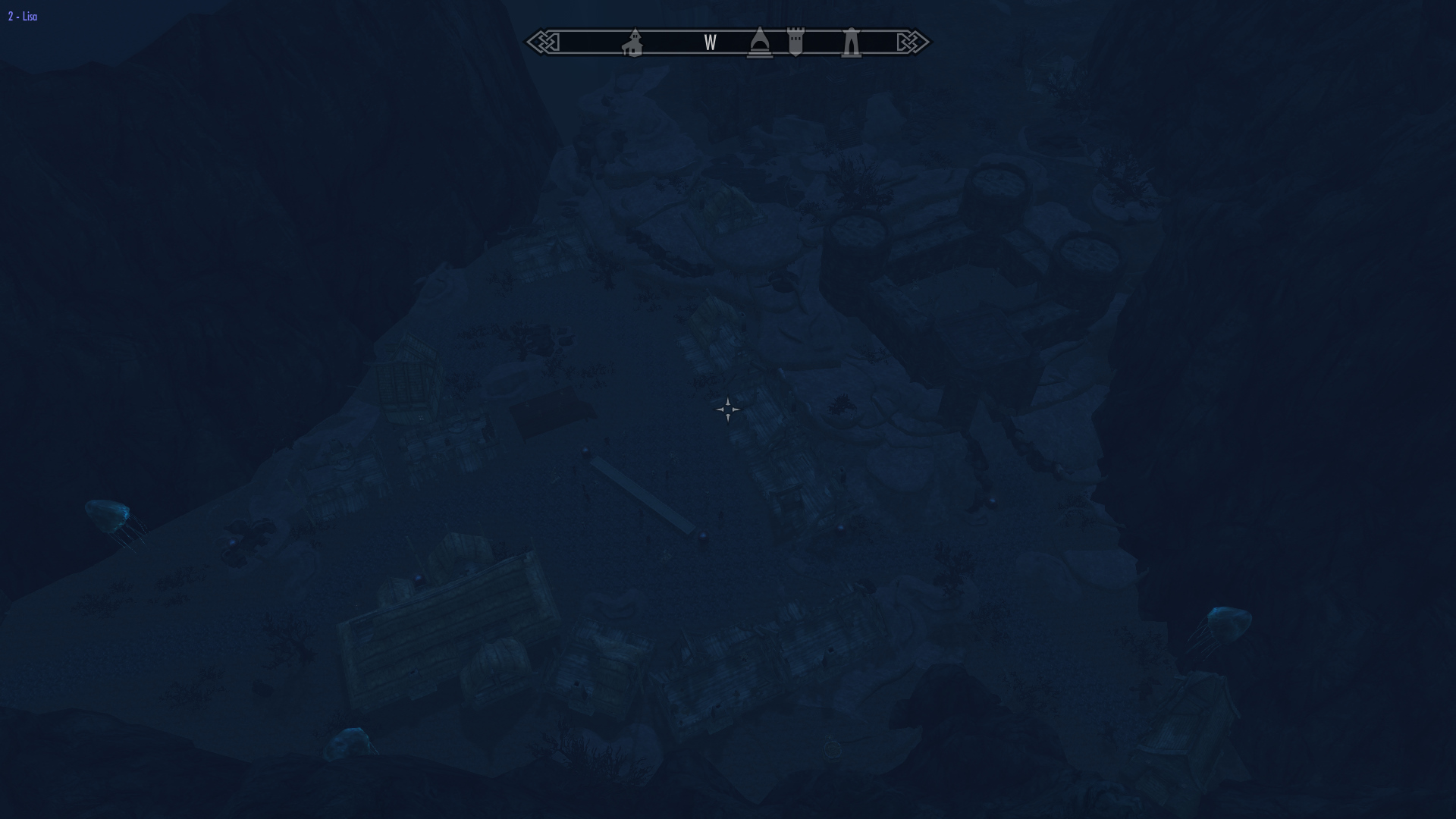
Task: Click the crenellated tower marker on compass
Action: click(795, 42)
